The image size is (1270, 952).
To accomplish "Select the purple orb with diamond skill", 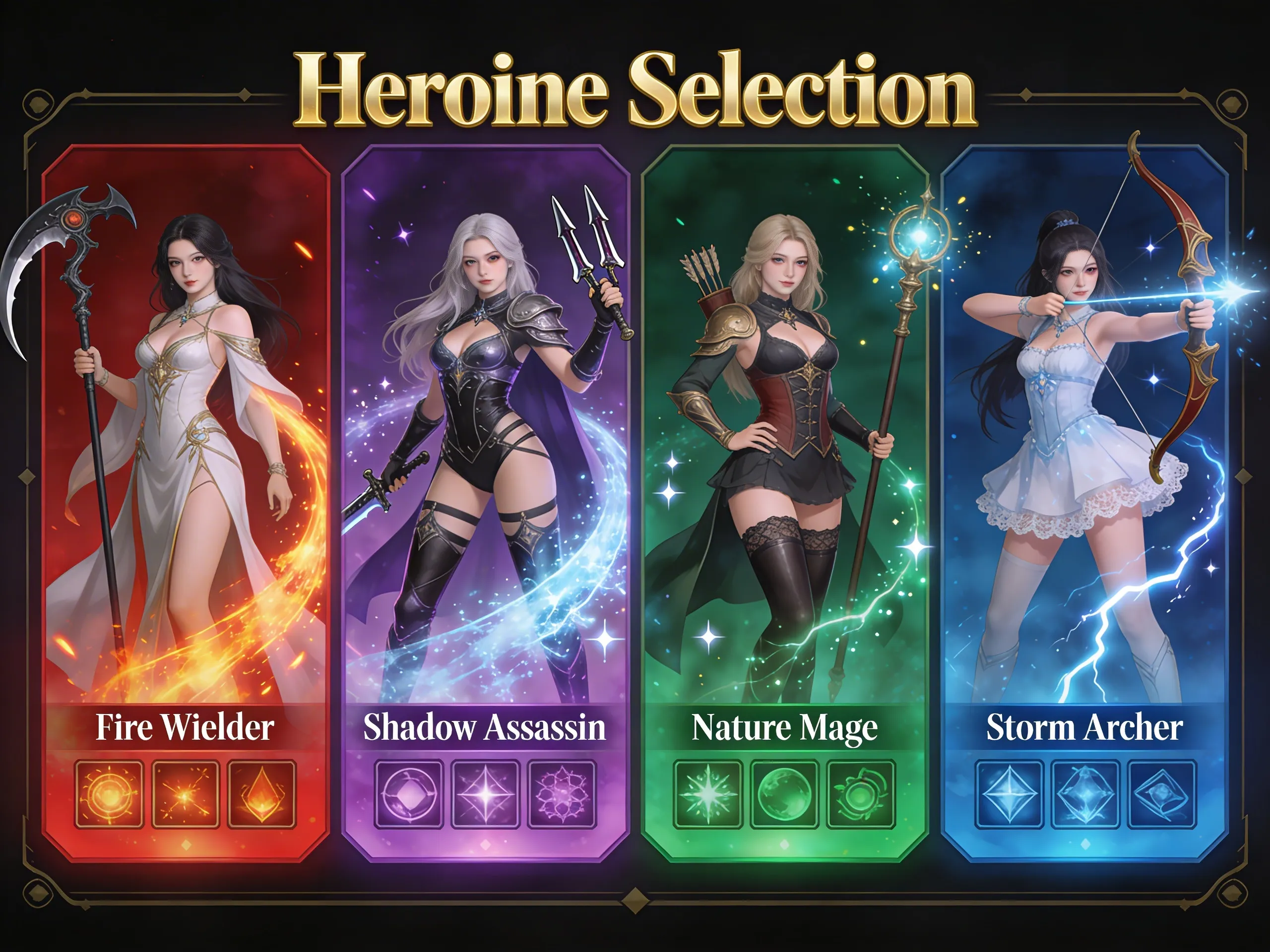I will coord(409,794).
